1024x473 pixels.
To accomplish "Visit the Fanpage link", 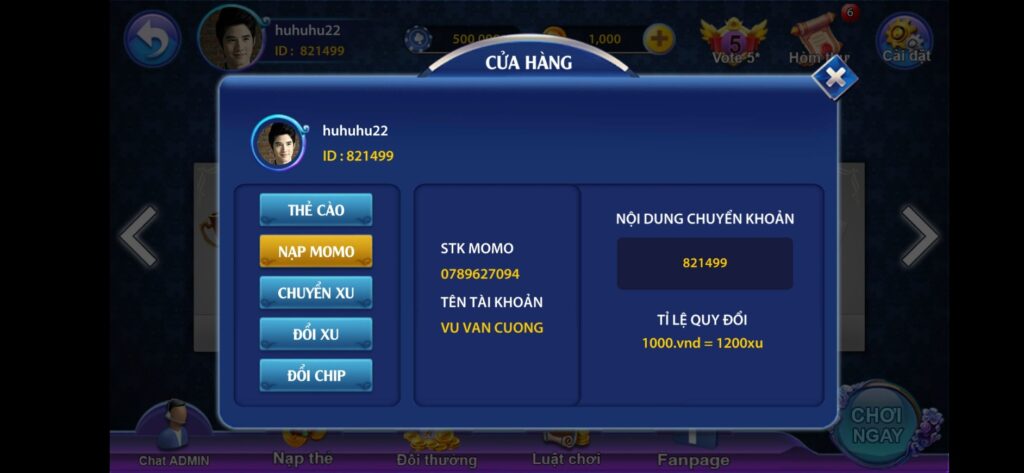I will pyautogui.click(x=693, y=450).
